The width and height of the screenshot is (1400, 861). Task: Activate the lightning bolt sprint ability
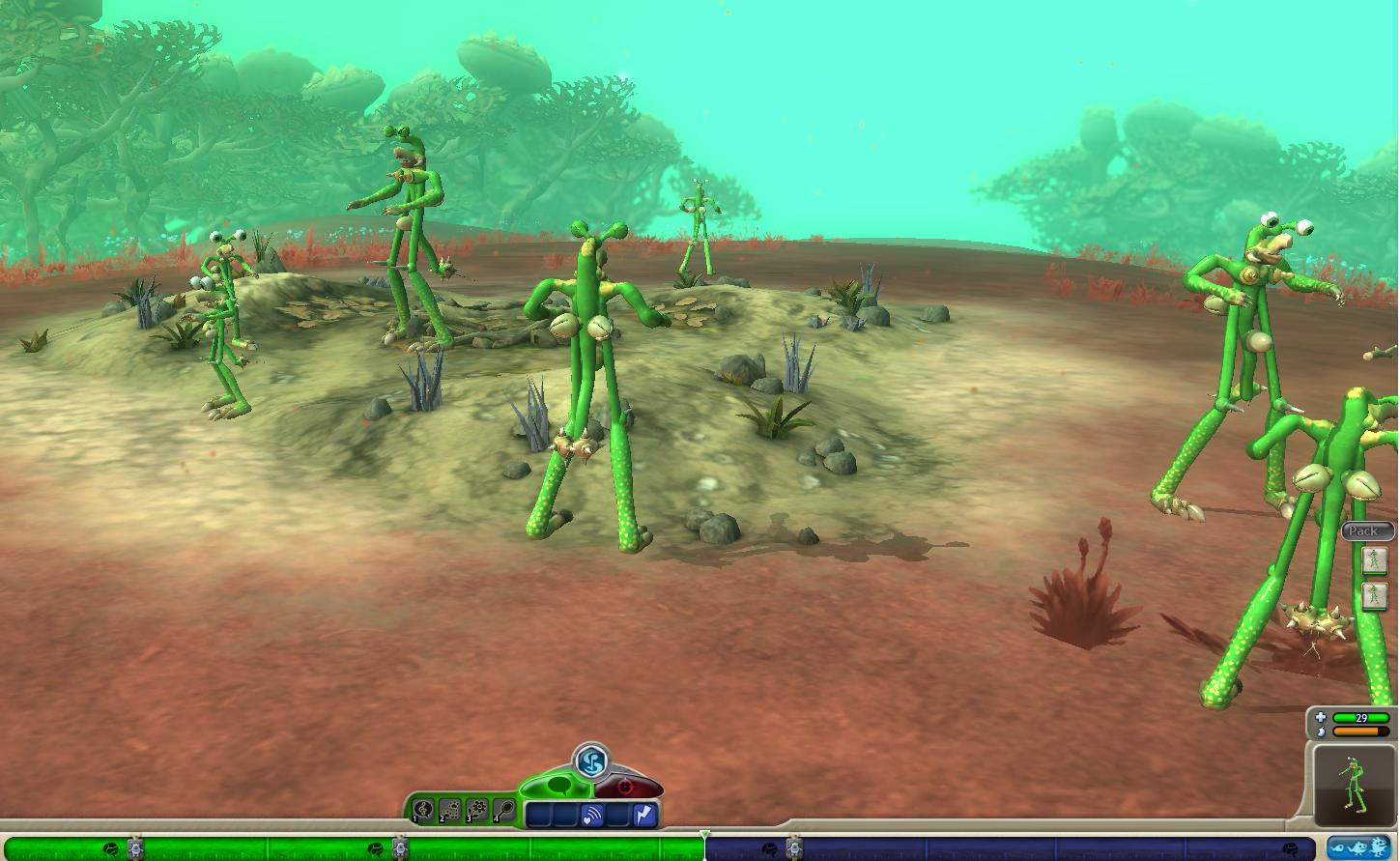[x=643, y=817]
